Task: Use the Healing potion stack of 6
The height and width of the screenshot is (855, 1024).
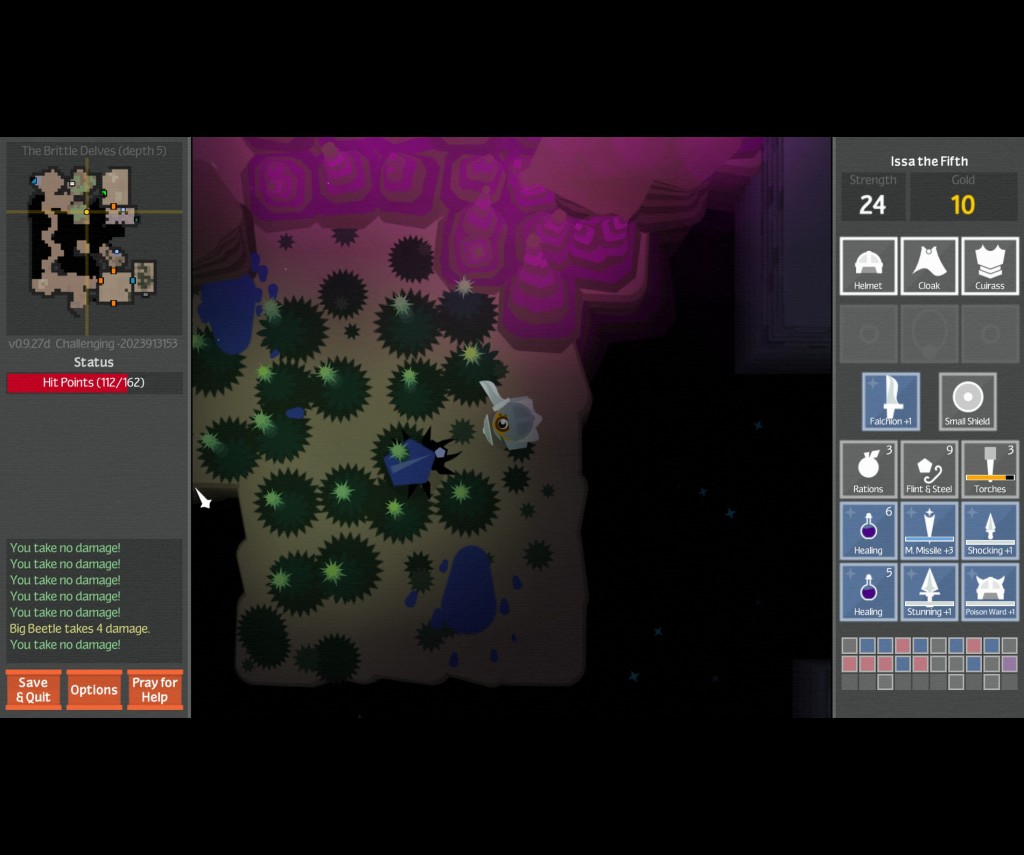Action: coord(868,530)
